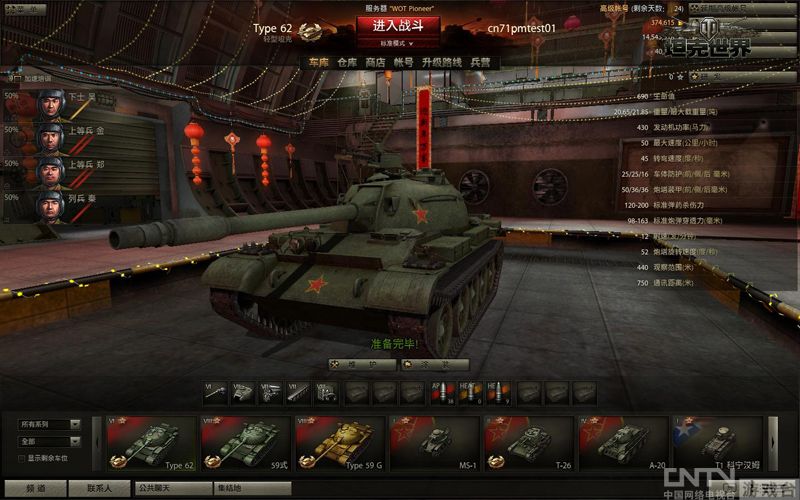The height and width of the screenshot is (500, 800).
Task: Open the 帐号 account tab
Action: pyautogui.click(x=404, y=62)
